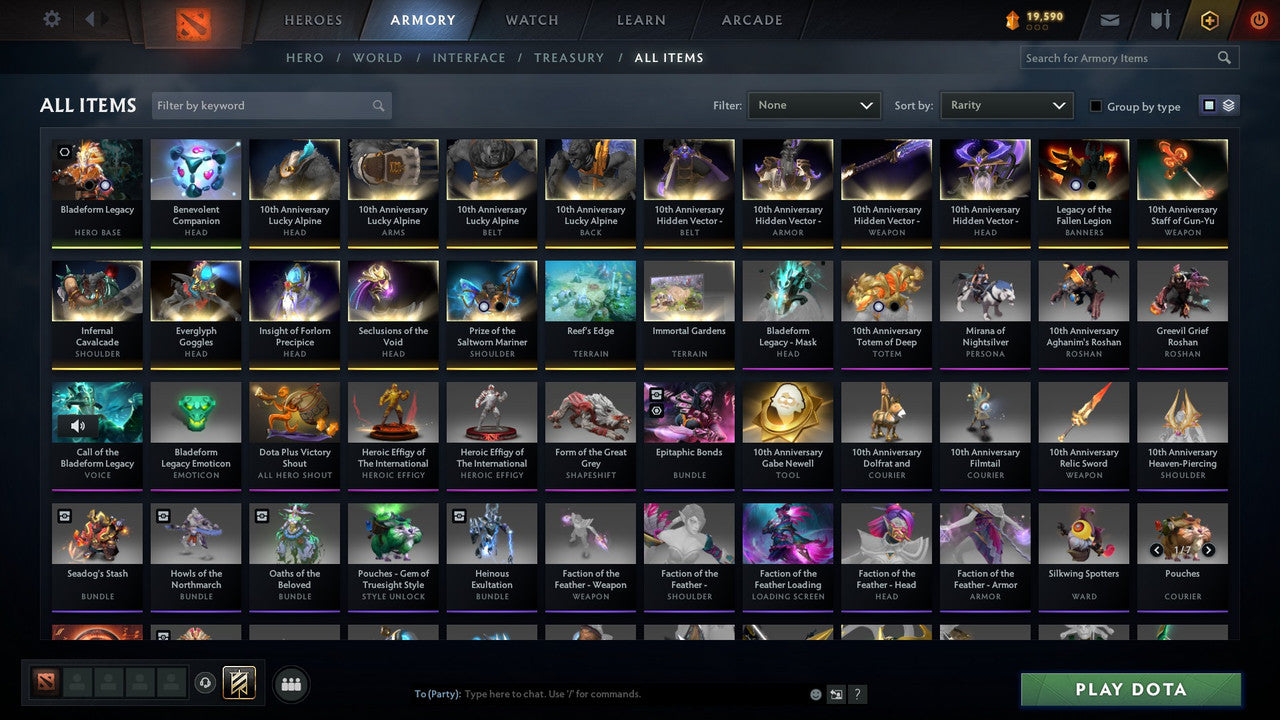Switch to stacked list view toggle

click(1227, 104)
